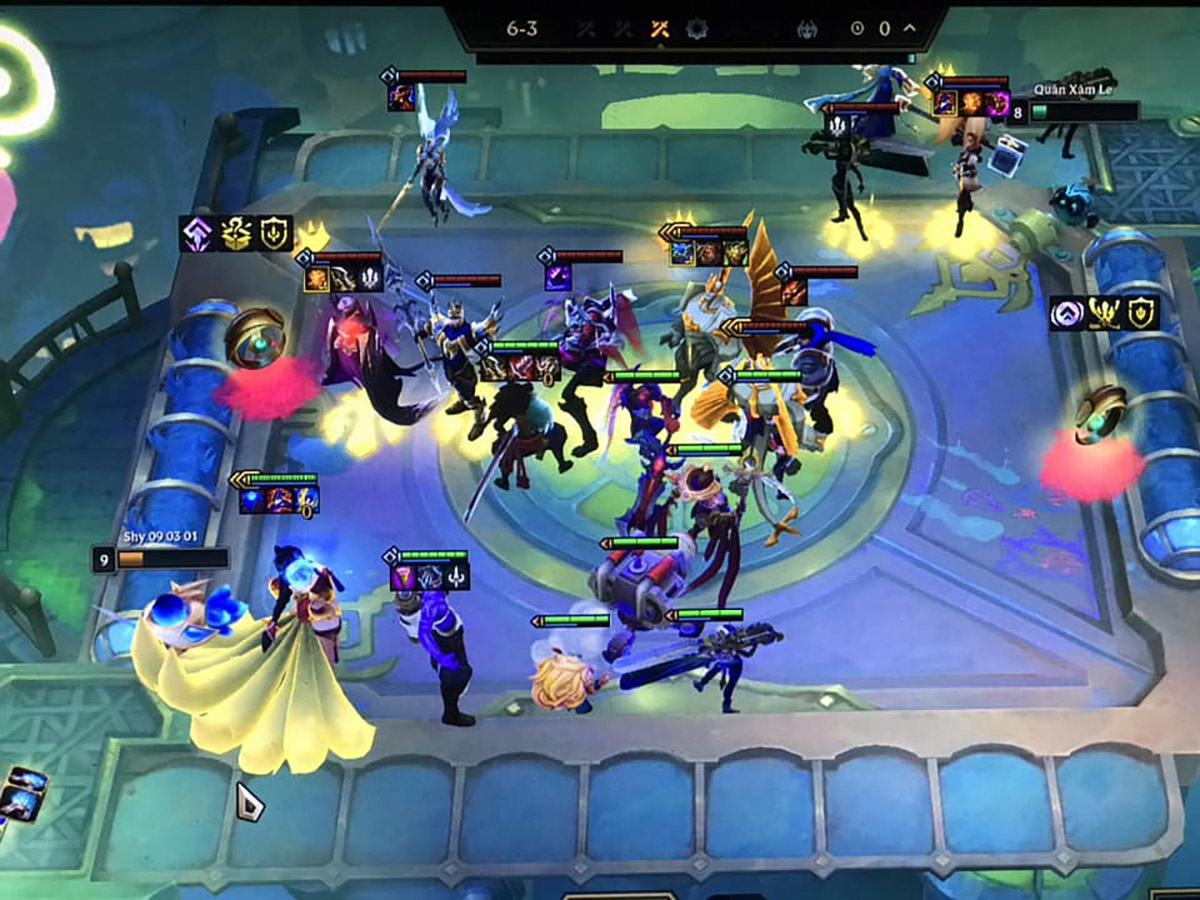Screen dimensions: 1200x900
Task: Select the highlighted orange crossed-swords round icon
Action: tap(659, 29)
